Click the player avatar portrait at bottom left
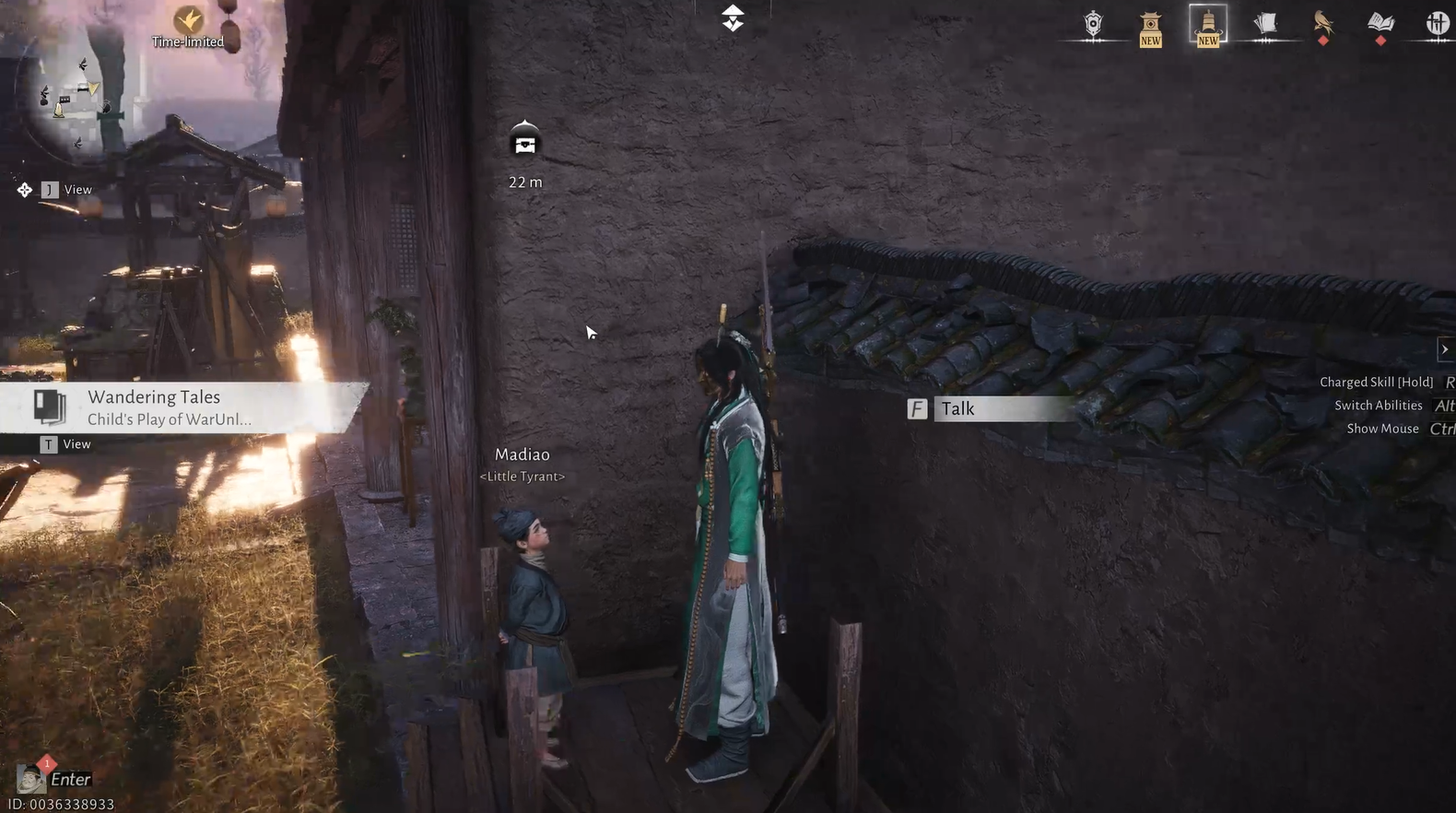Viewport: 1456px width, 813px height. 29,779
